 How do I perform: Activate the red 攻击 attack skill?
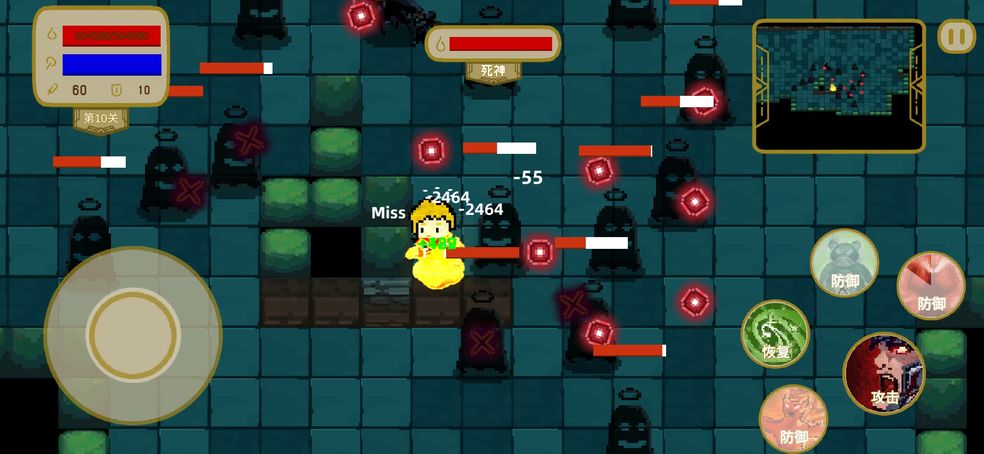click(884, 373)
